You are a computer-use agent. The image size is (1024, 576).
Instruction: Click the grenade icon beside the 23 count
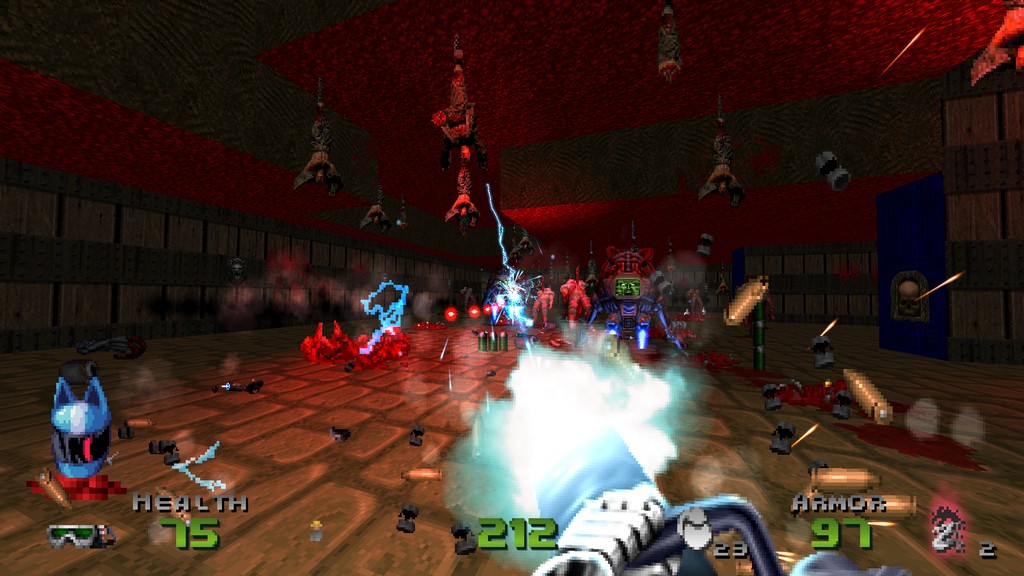(x=694, y=524)
